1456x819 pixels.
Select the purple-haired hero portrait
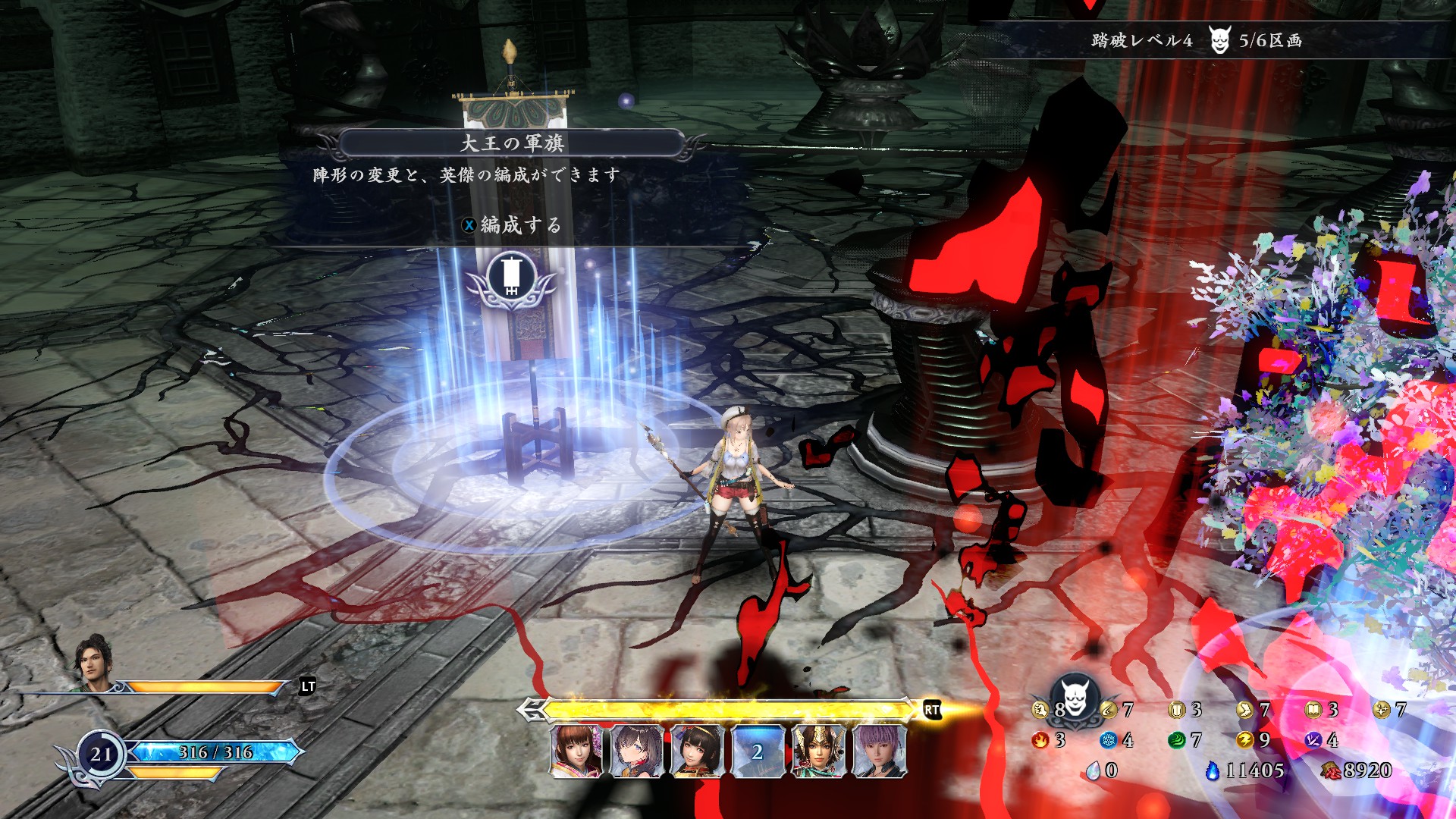[x=878, y=751]
